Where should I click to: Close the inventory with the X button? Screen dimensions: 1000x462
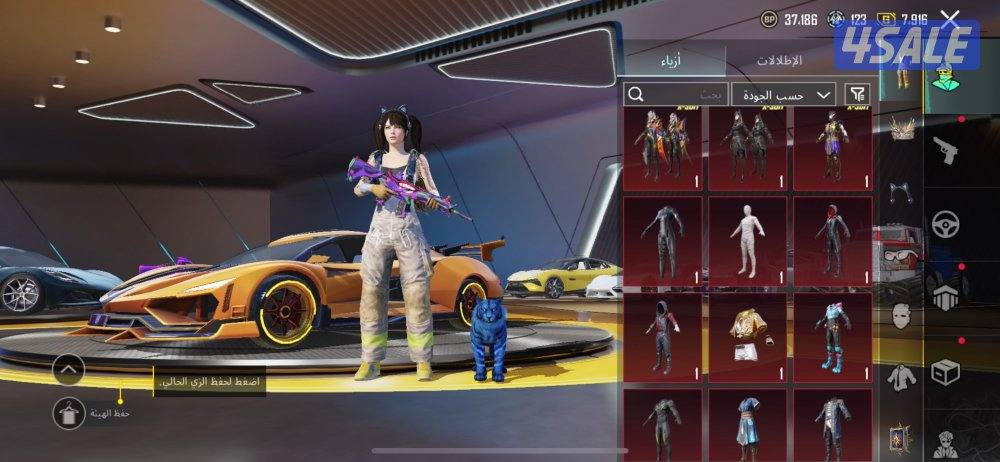(x=950, y=18)
